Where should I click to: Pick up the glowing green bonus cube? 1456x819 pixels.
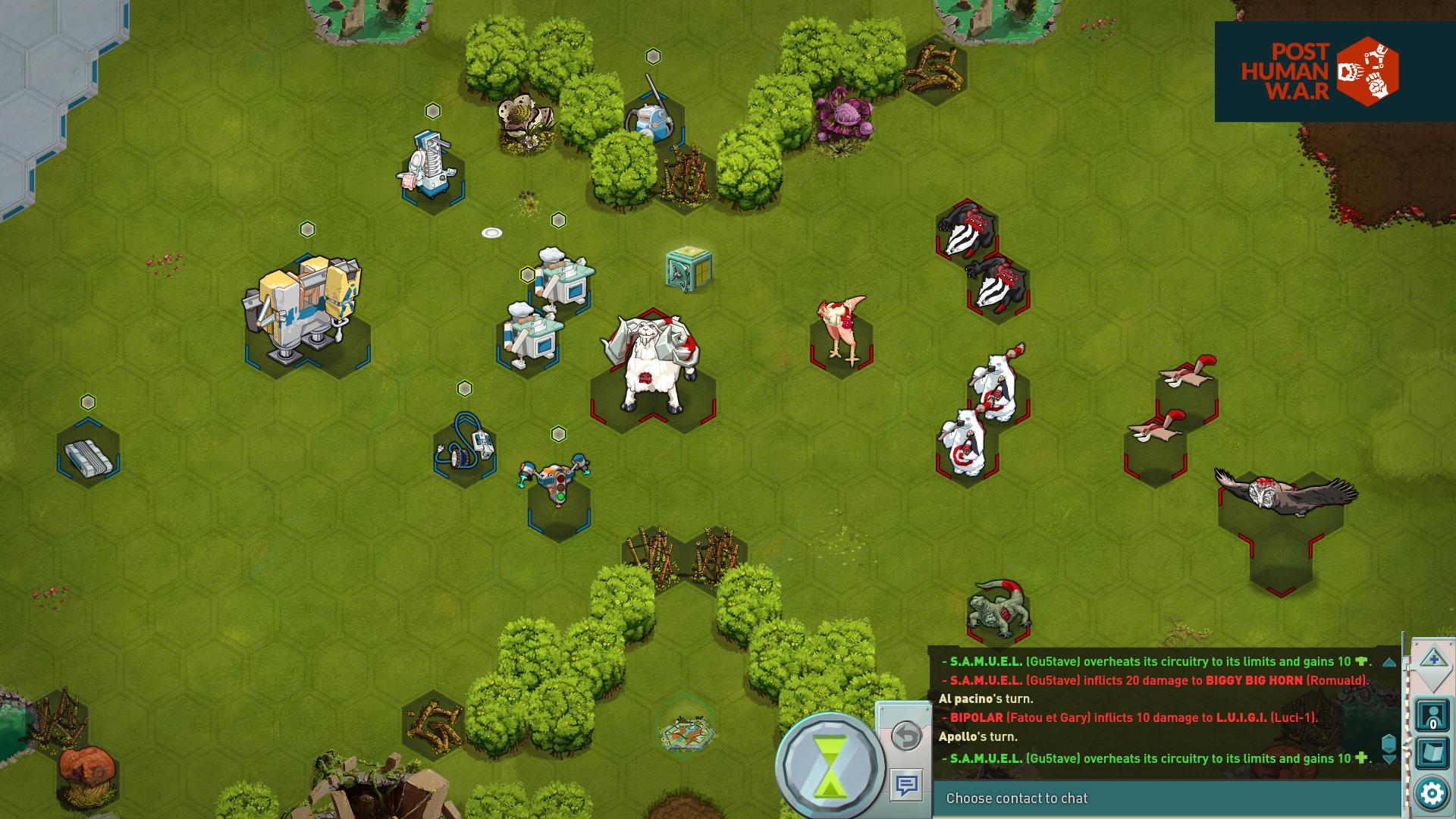pyautogui.click(x=686, y=269)
